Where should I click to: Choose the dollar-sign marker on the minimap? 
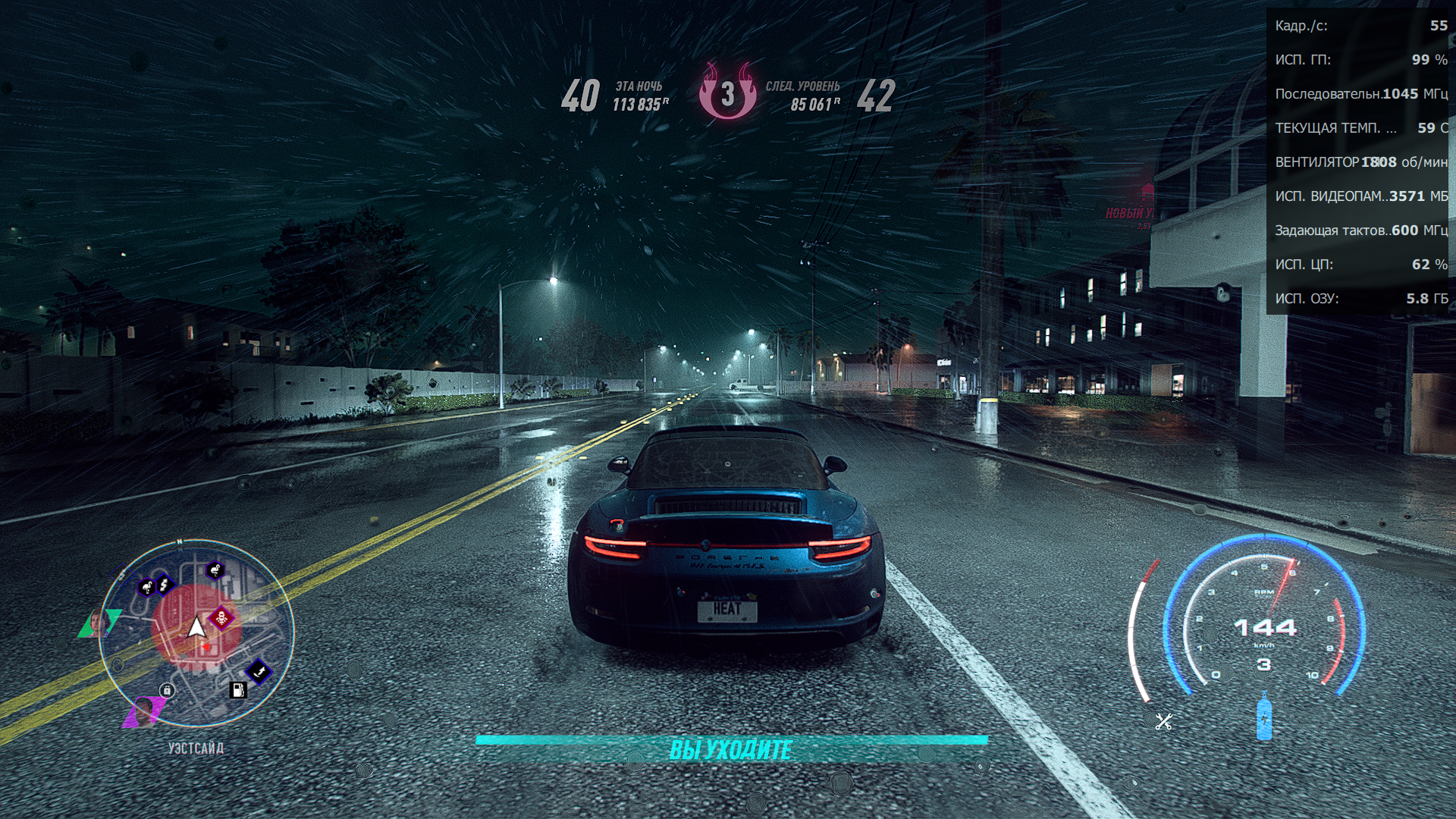pos(164,584)
